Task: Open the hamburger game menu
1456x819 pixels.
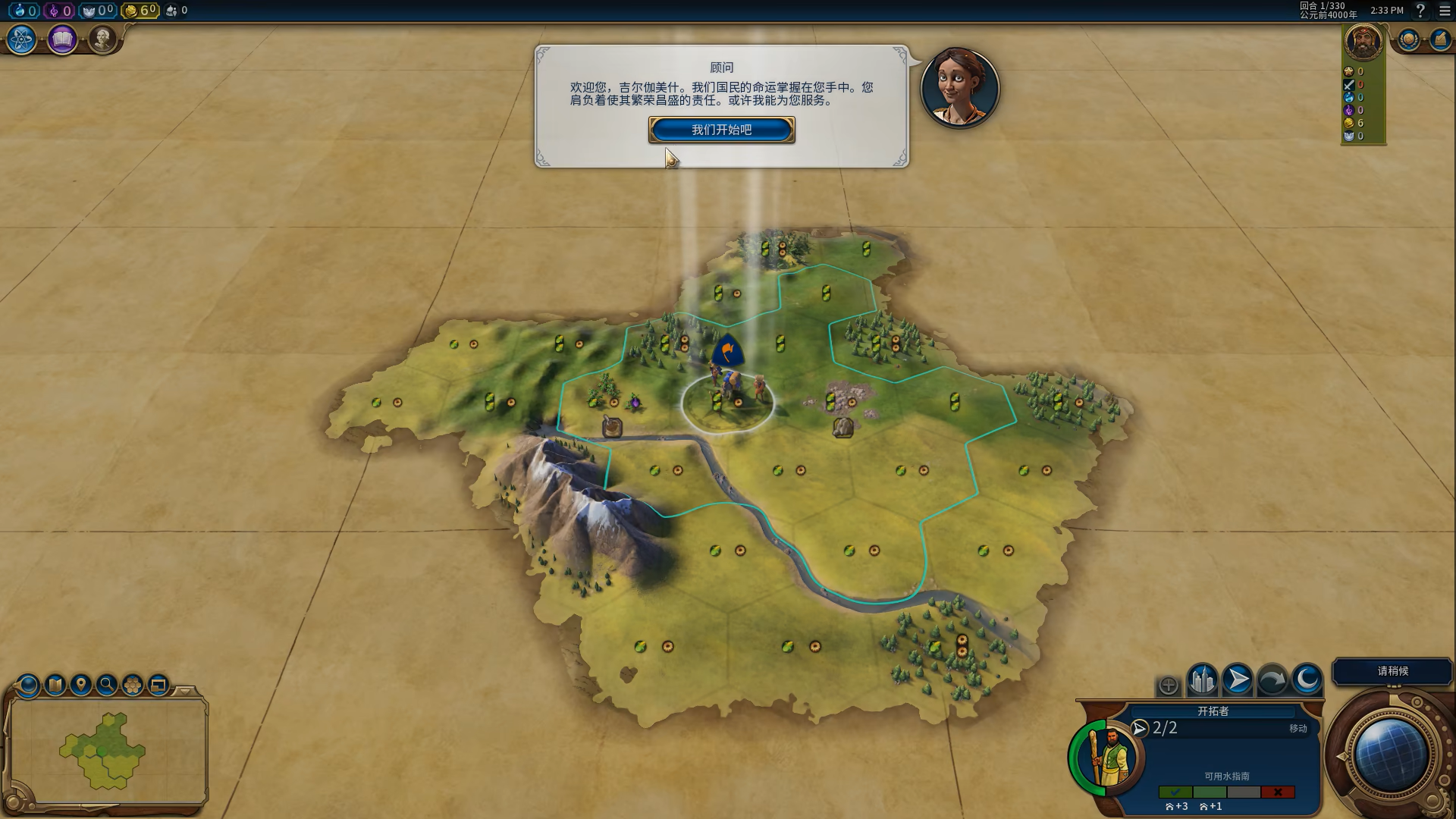Action: pos(1445,11)
